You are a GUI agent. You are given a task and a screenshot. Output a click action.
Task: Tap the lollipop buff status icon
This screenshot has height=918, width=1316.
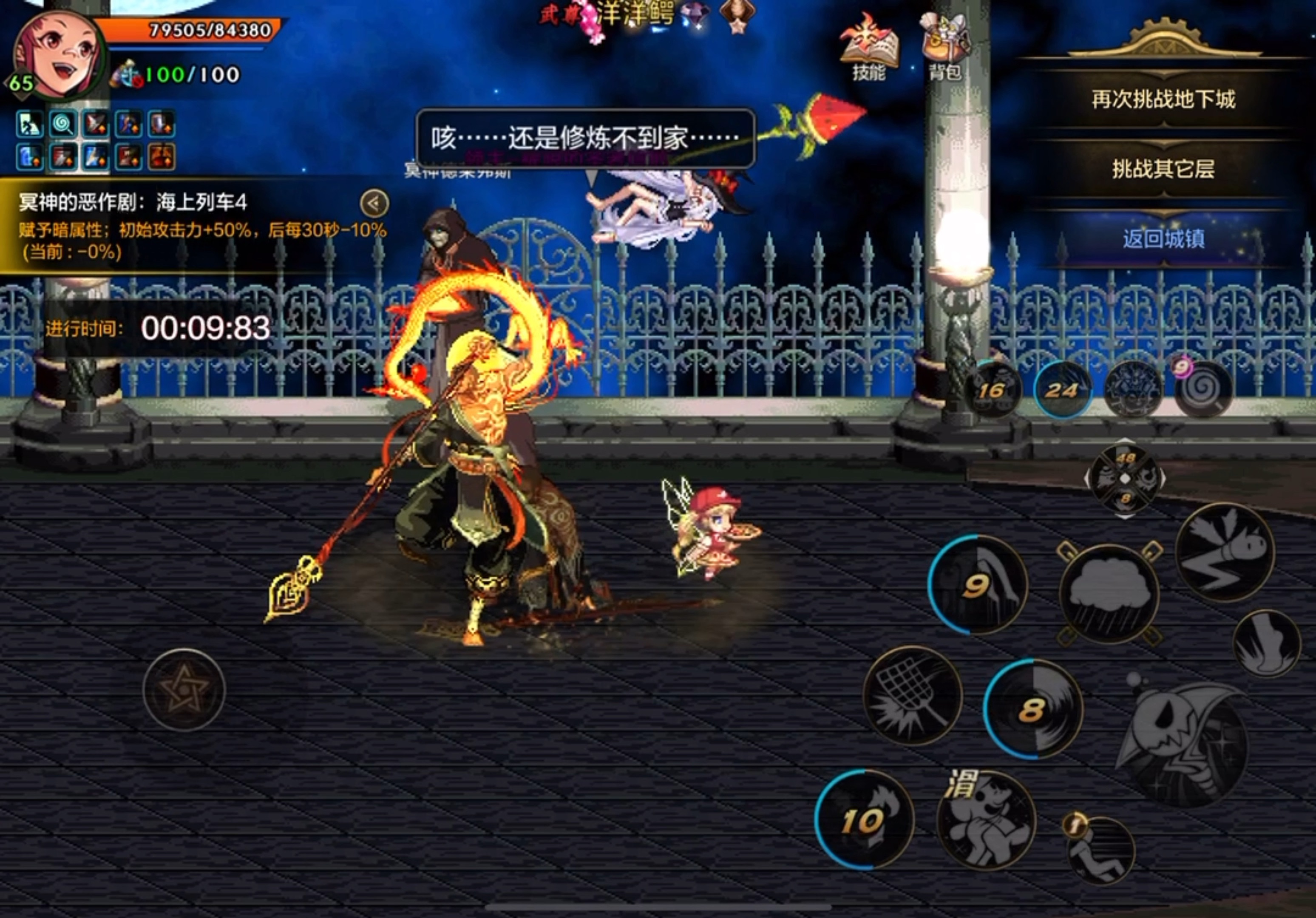coord(63,125)
